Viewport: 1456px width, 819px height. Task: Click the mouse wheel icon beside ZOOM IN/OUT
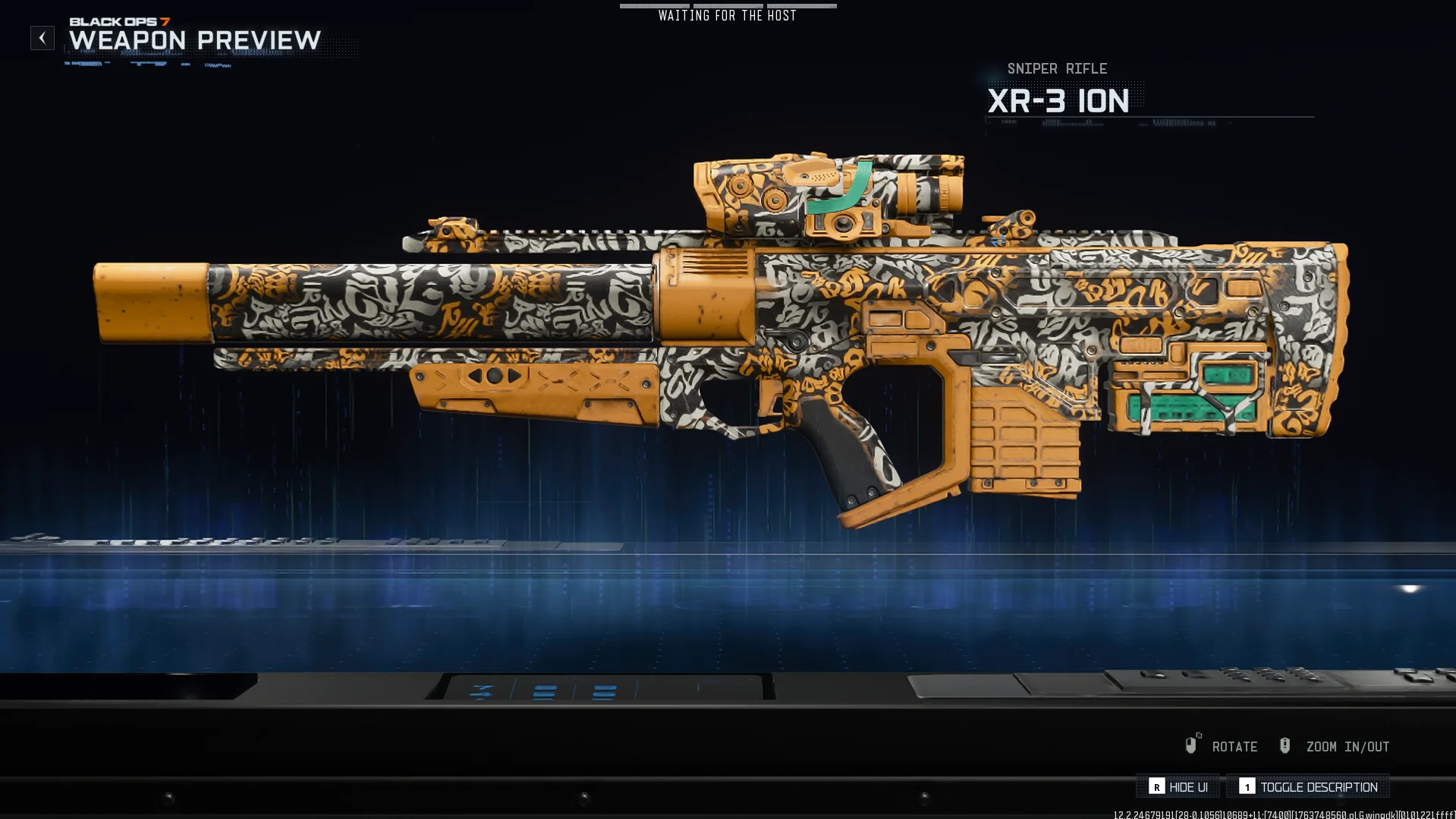1285,745
